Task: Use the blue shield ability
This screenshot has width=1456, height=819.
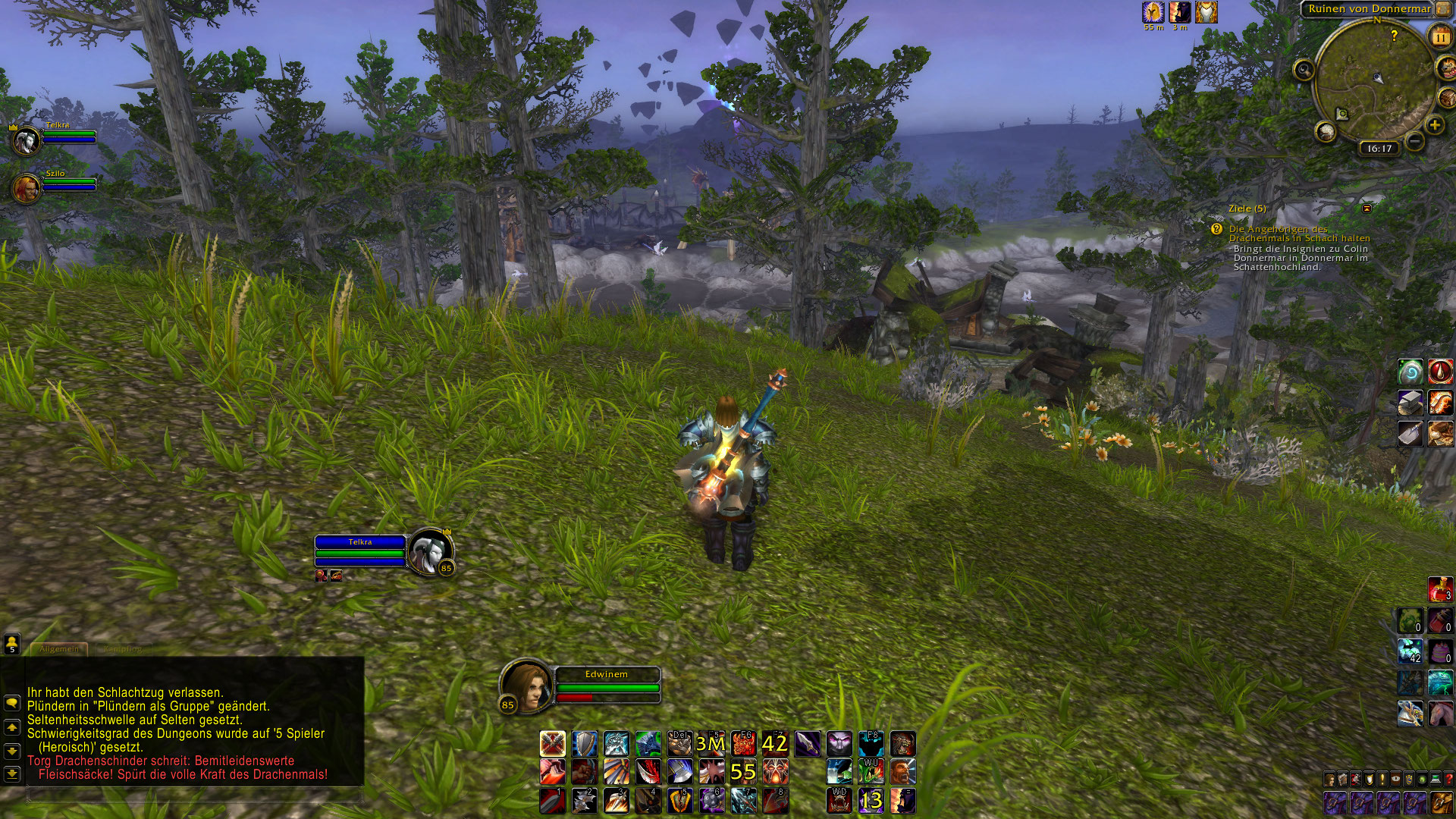Action: [584, 744]
